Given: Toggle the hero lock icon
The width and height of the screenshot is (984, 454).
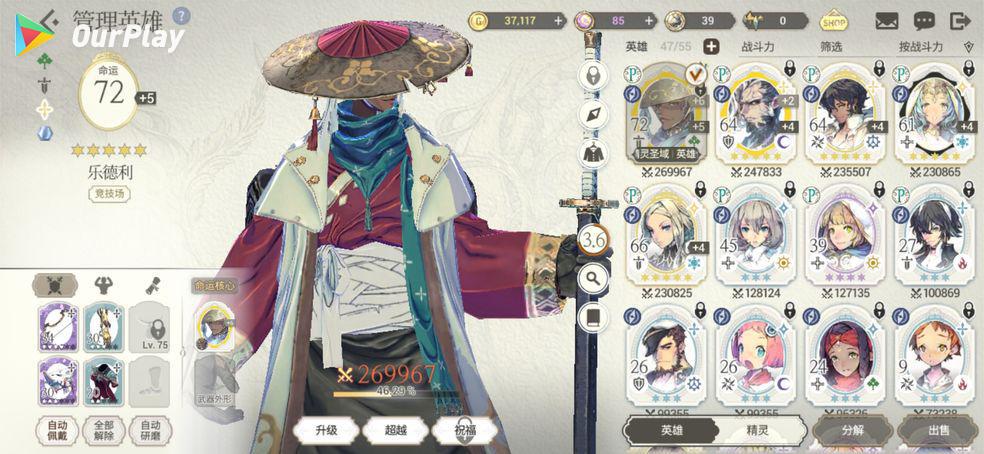Looking at the screenshot, I should pyautogui.click(x=594, y=76).
